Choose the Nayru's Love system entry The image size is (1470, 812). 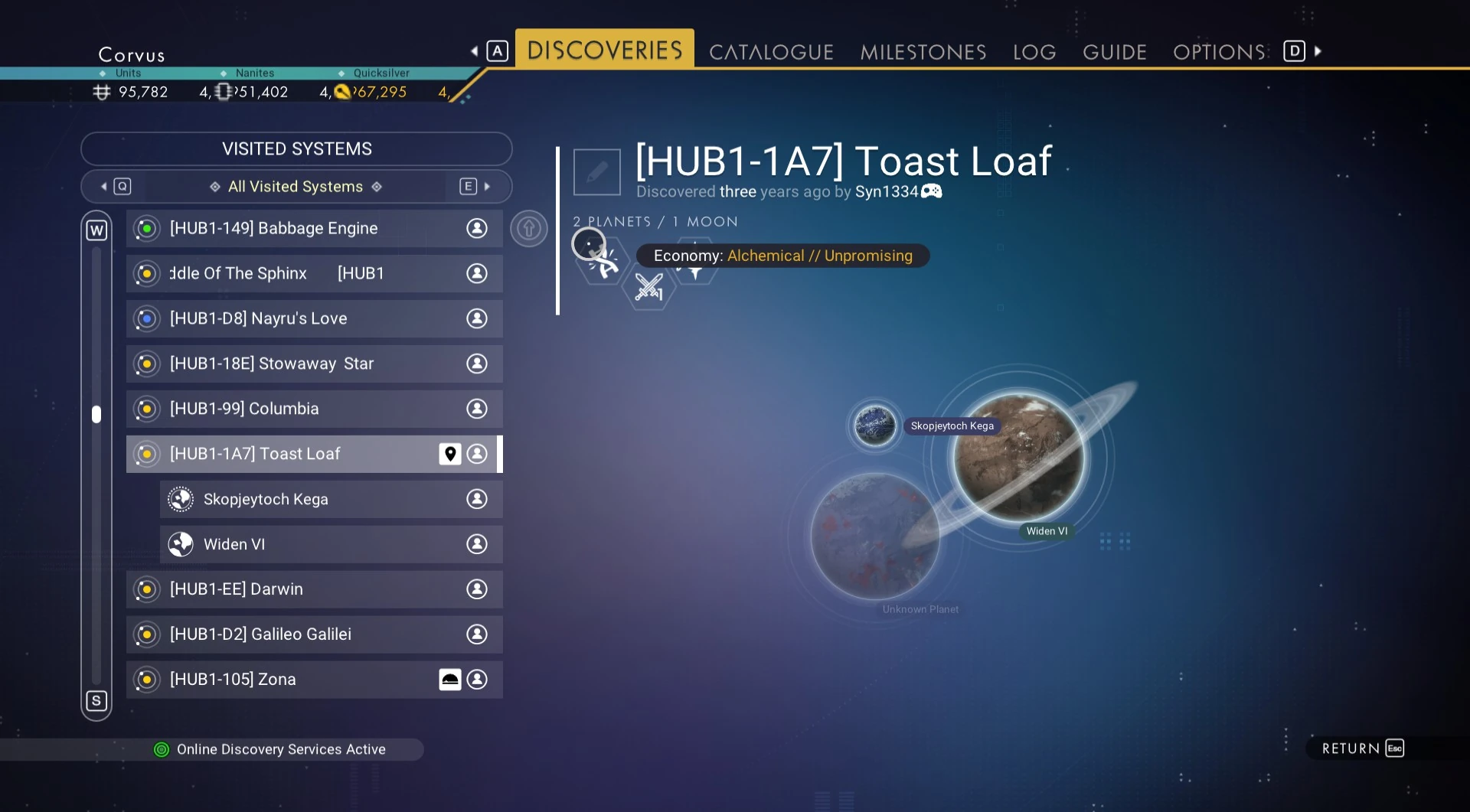[x=314, y=319]
